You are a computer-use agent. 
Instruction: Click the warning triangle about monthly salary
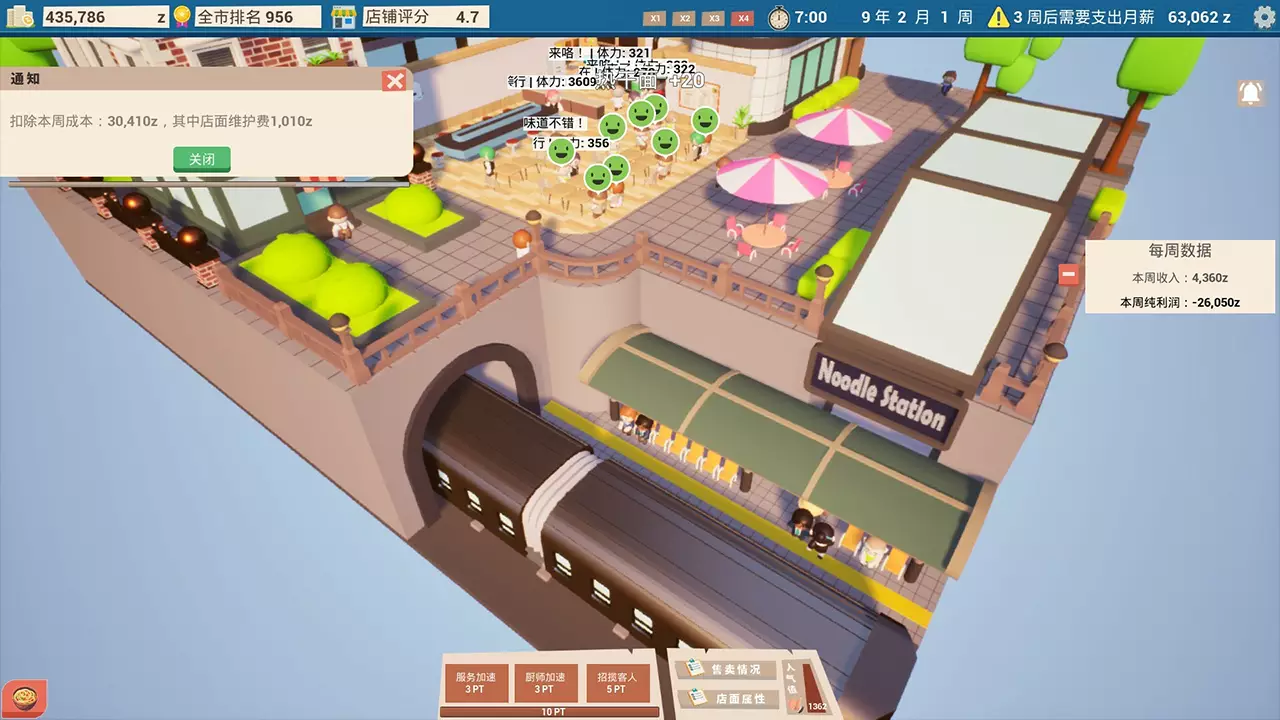pyautogui.click(x=999, y=15)
